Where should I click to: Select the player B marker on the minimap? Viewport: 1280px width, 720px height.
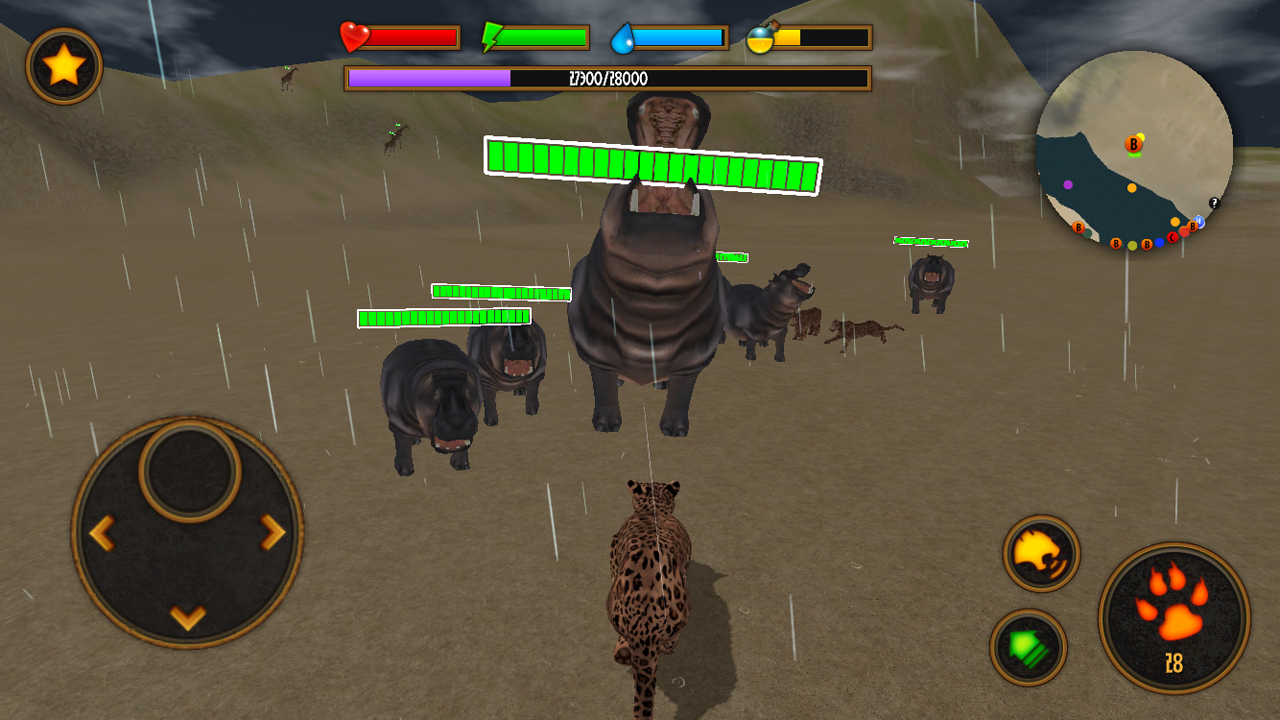pos(1134,144)
